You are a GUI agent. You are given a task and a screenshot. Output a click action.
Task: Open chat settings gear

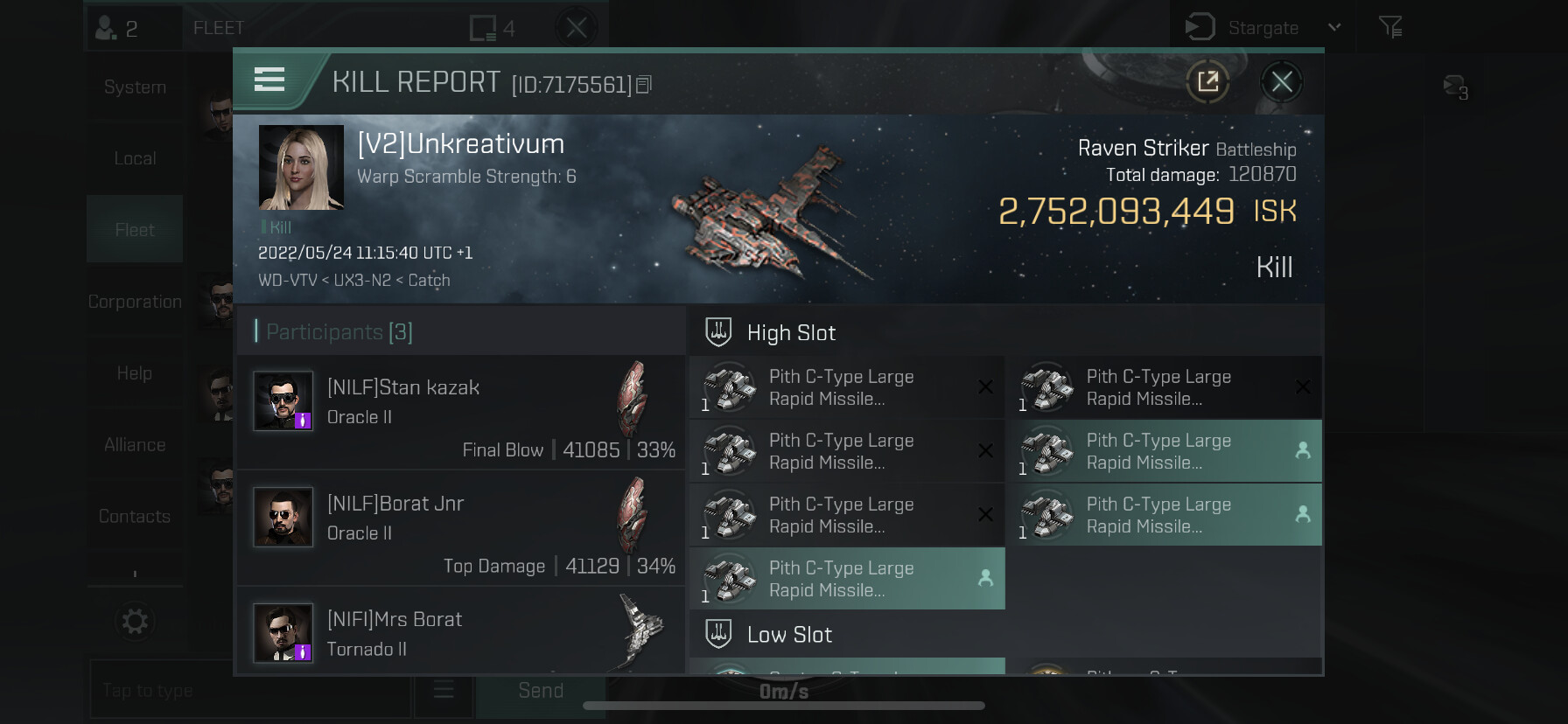pos(135,622)
